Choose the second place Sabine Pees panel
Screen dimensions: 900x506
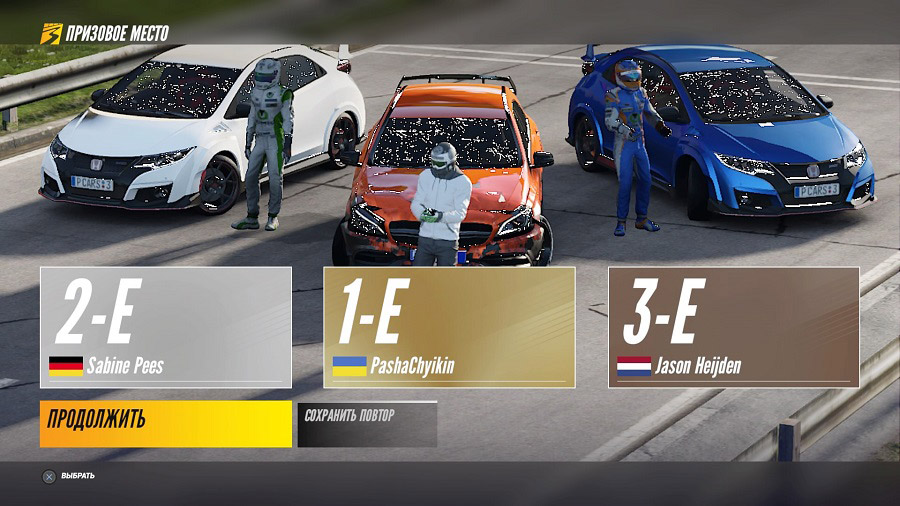pyautogui.click(x=166, y=327)
